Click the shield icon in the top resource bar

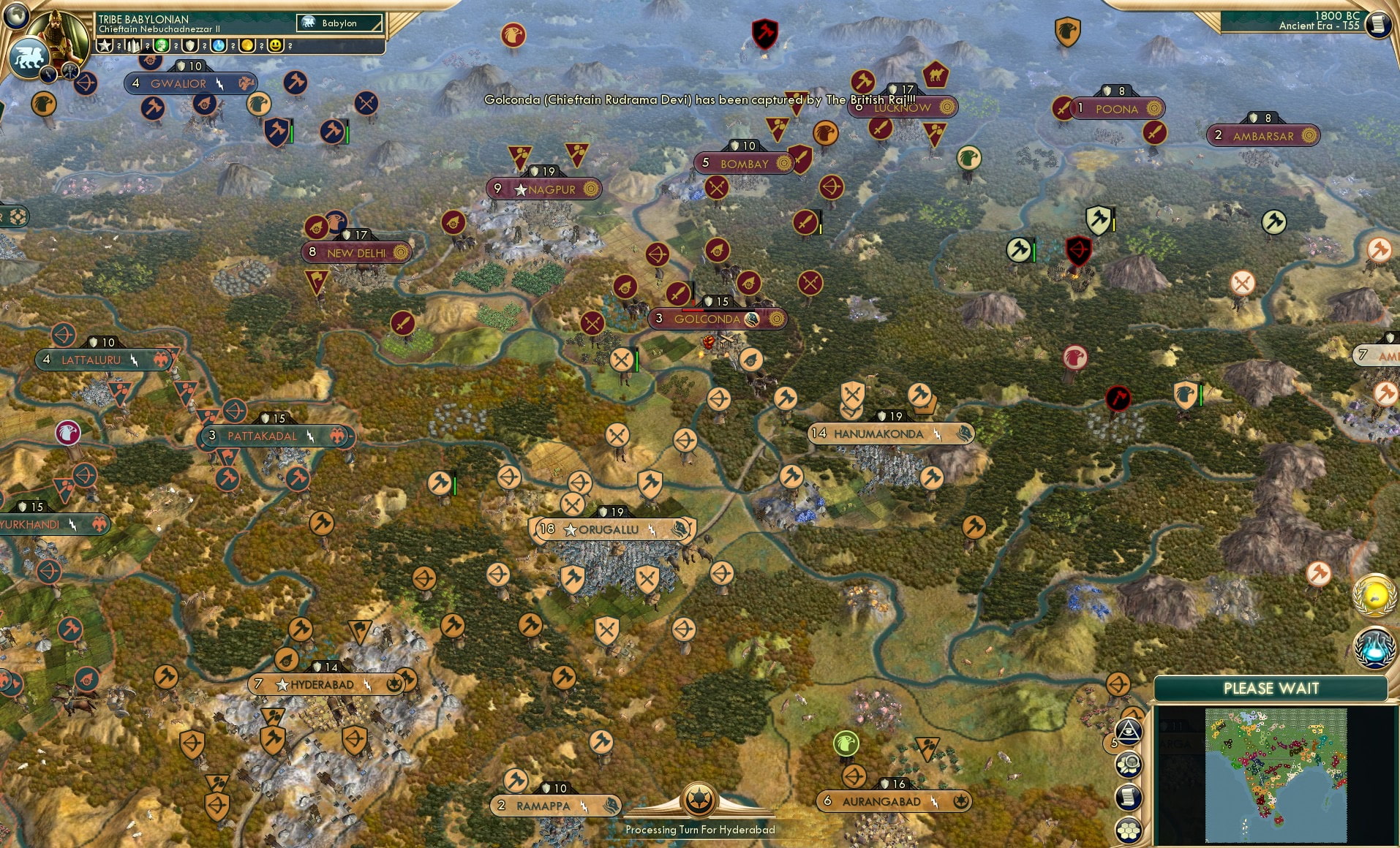[190, 46]
